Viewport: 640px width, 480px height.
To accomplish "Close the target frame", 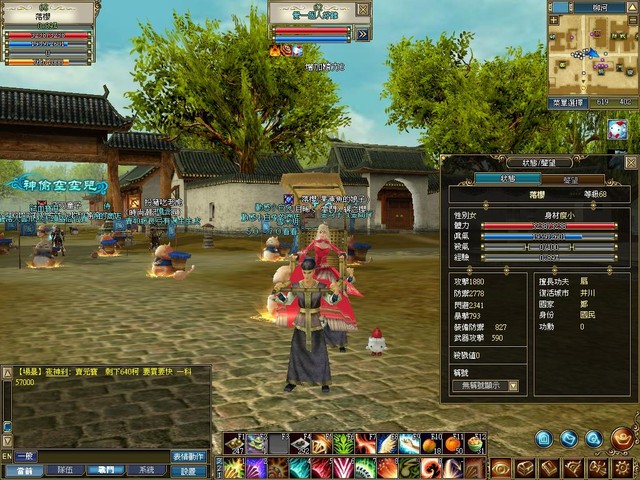I will [363, 9].
